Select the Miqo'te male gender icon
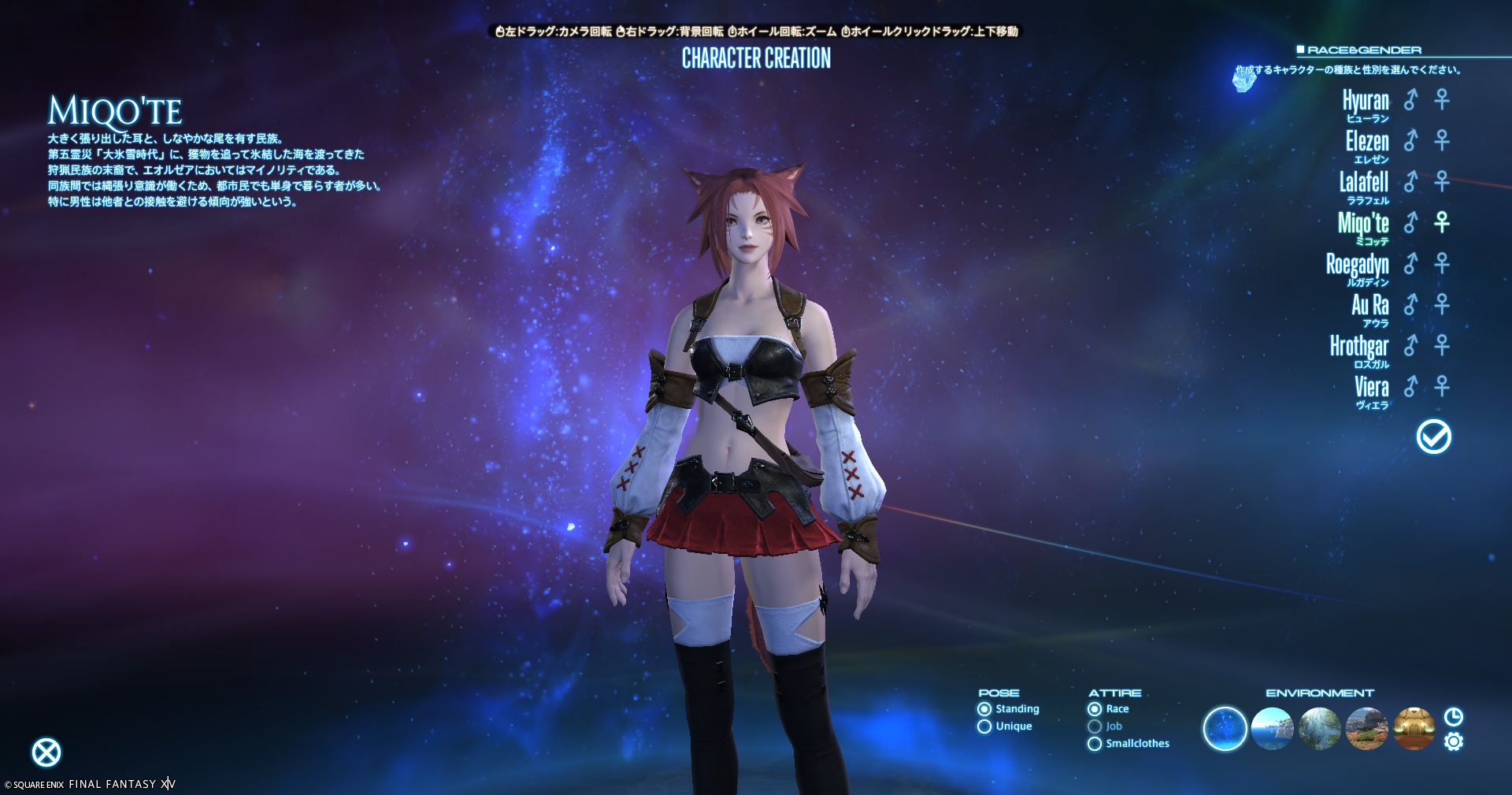This screenshot has height=795, width=1512. (x=1410, y=222)
